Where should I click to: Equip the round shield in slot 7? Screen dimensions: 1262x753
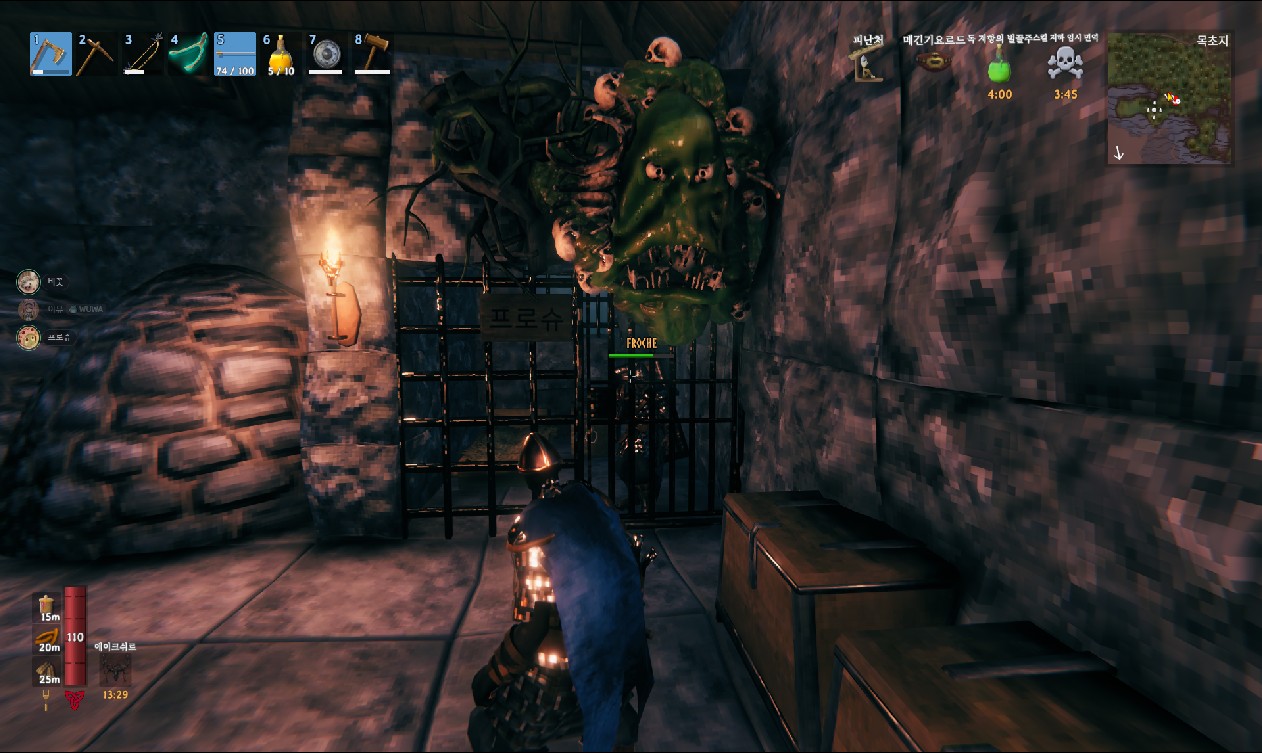[326, 54]
